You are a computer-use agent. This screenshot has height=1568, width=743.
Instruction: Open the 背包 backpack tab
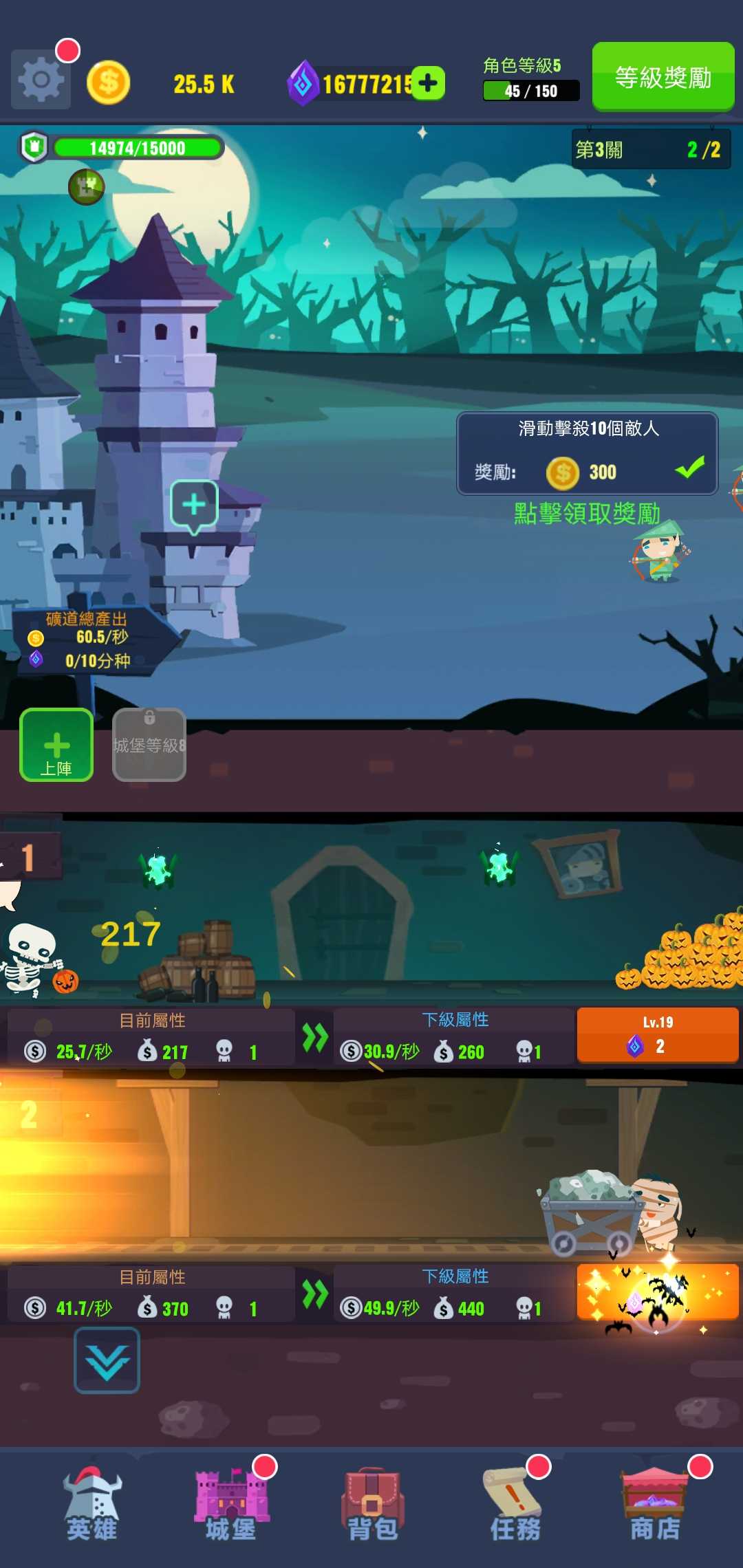click(372, 1506)
